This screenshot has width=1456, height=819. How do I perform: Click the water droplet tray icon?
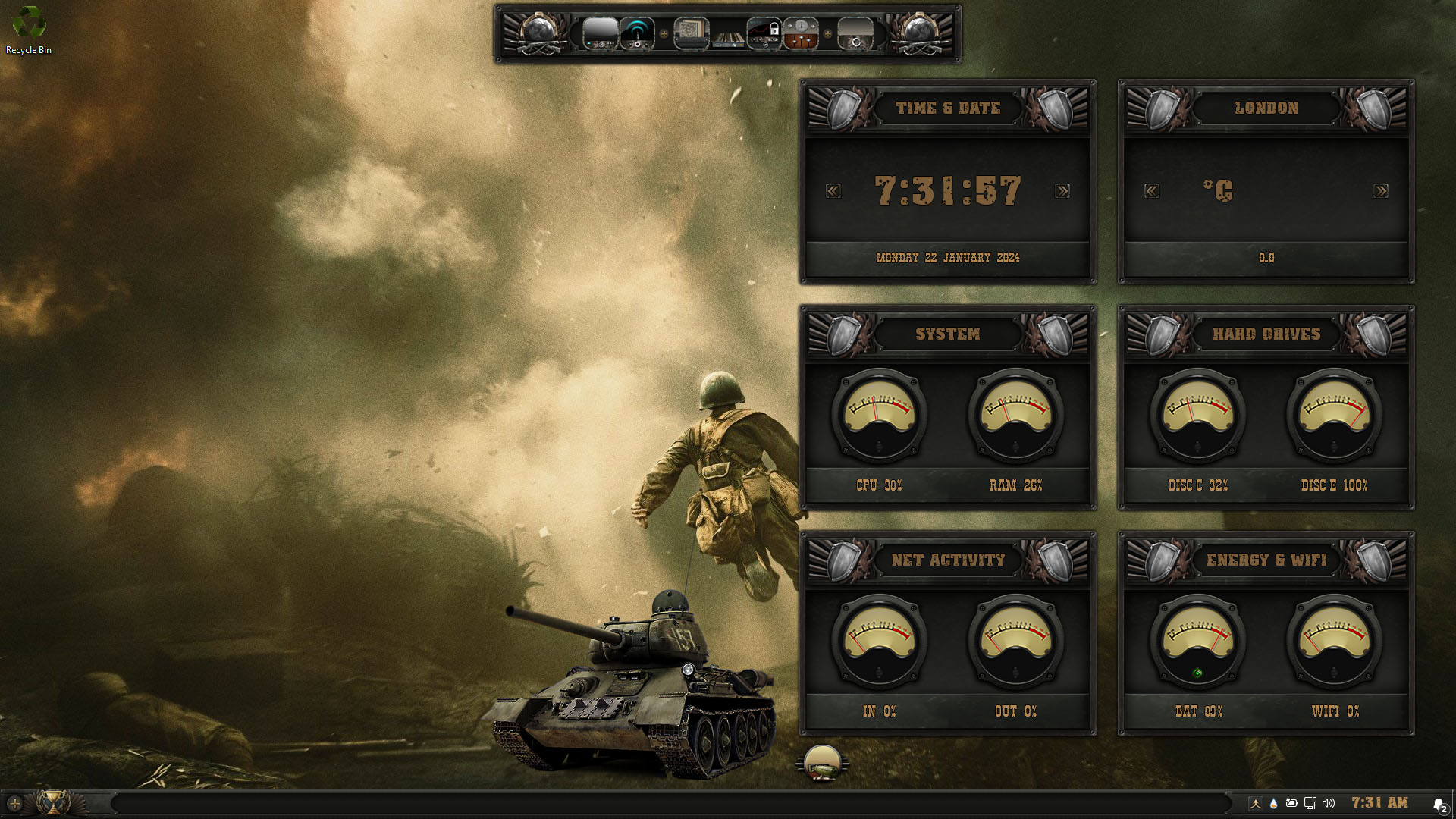click(x=1273, y=803)
